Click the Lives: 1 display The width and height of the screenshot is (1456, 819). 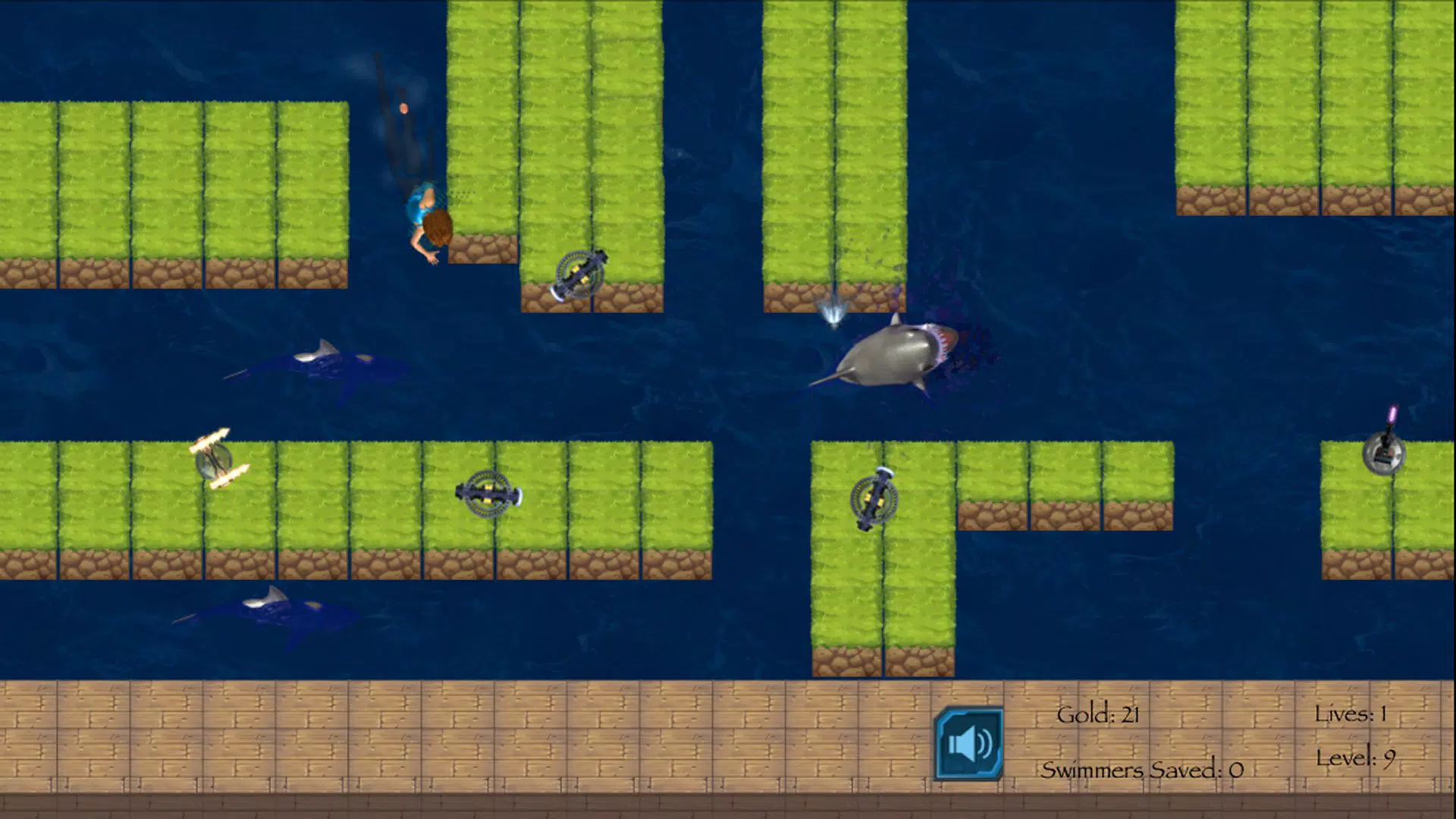pyautogui.click(x=1353, y=714)
